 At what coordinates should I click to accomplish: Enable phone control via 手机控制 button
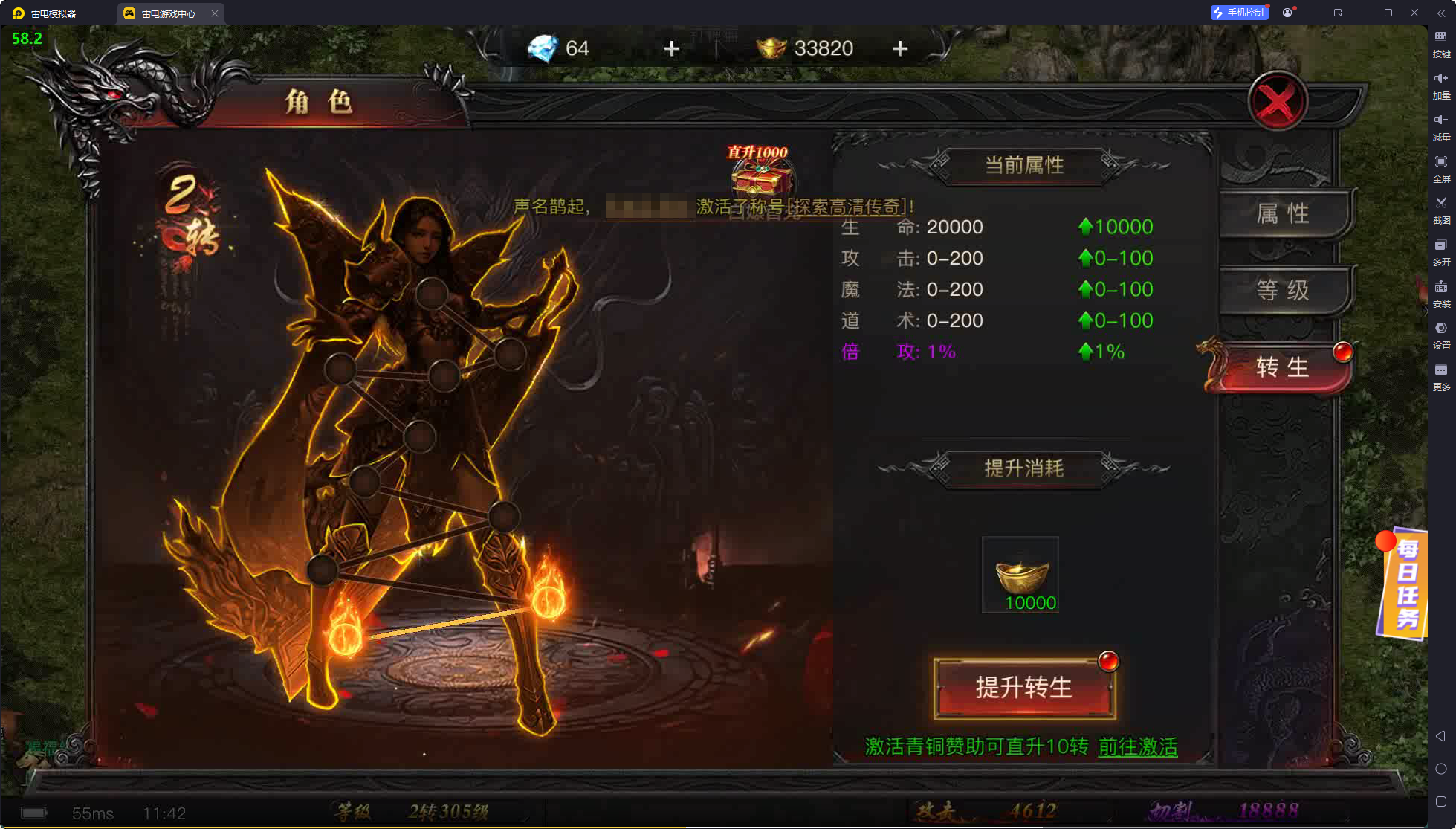pos(1239,12)
